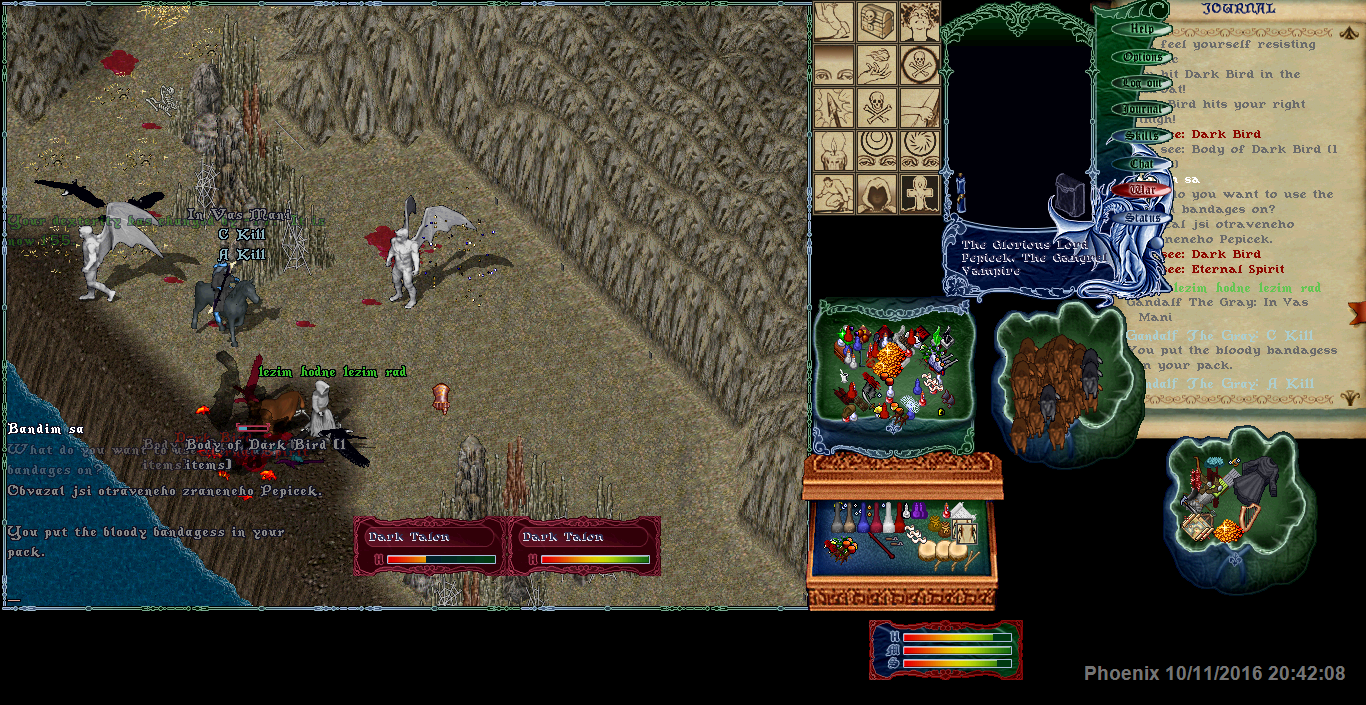Activate the candle skill icon

(x=832, y=151)
